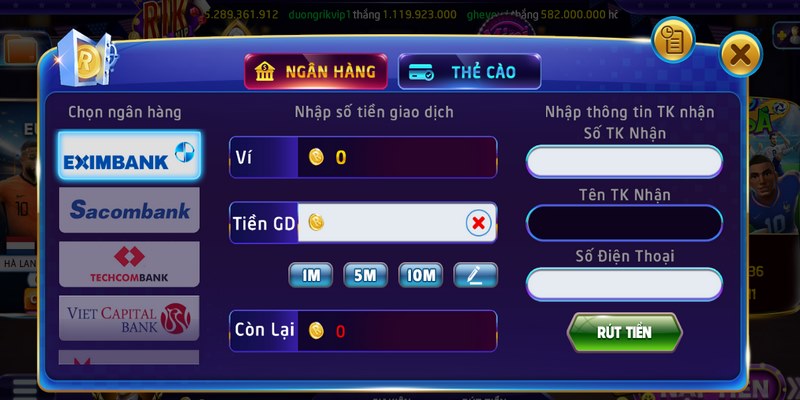Viewport: 800px width, 400px height.
Task: Choose the 5M quick amount
Action: (x=365, y=275)
